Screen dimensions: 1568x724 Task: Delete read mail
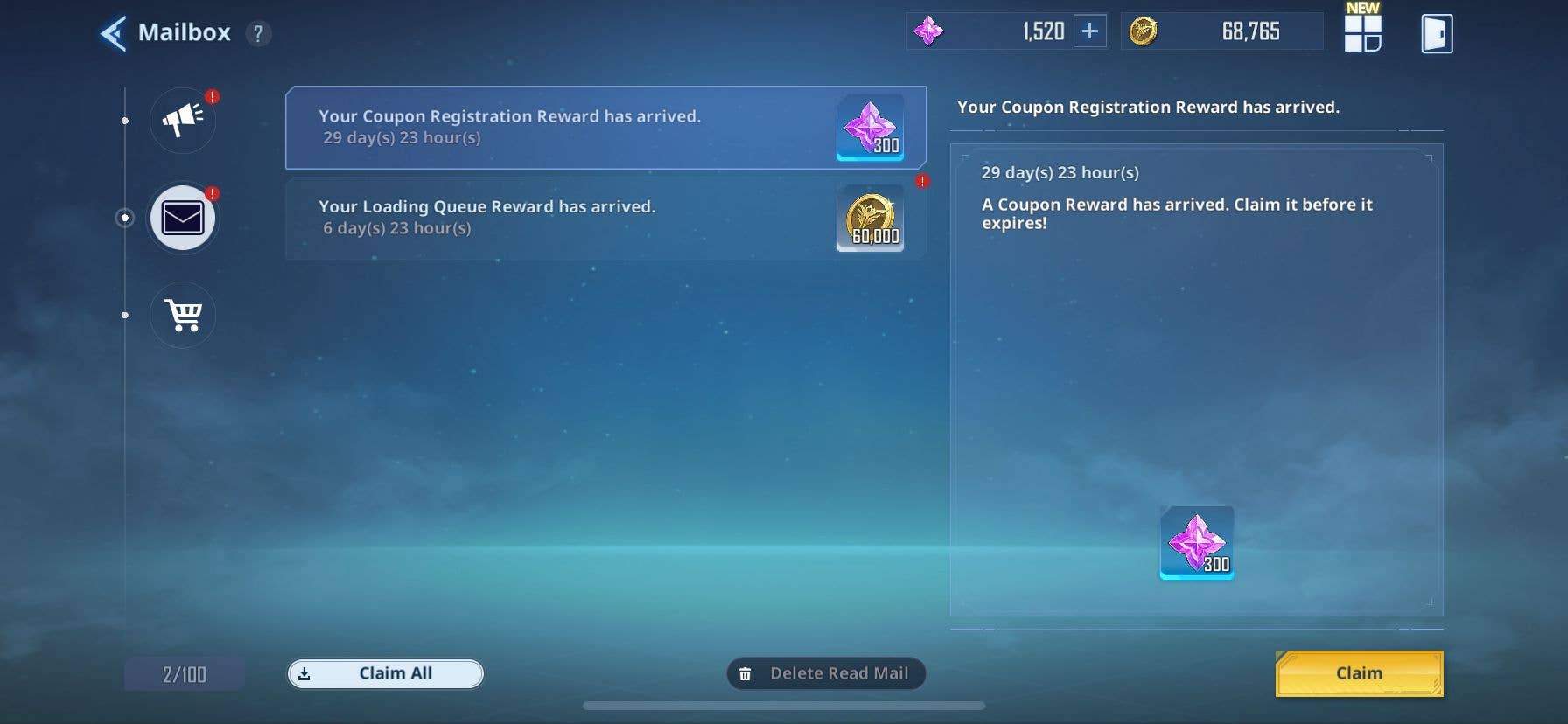(x=826, y=673)
